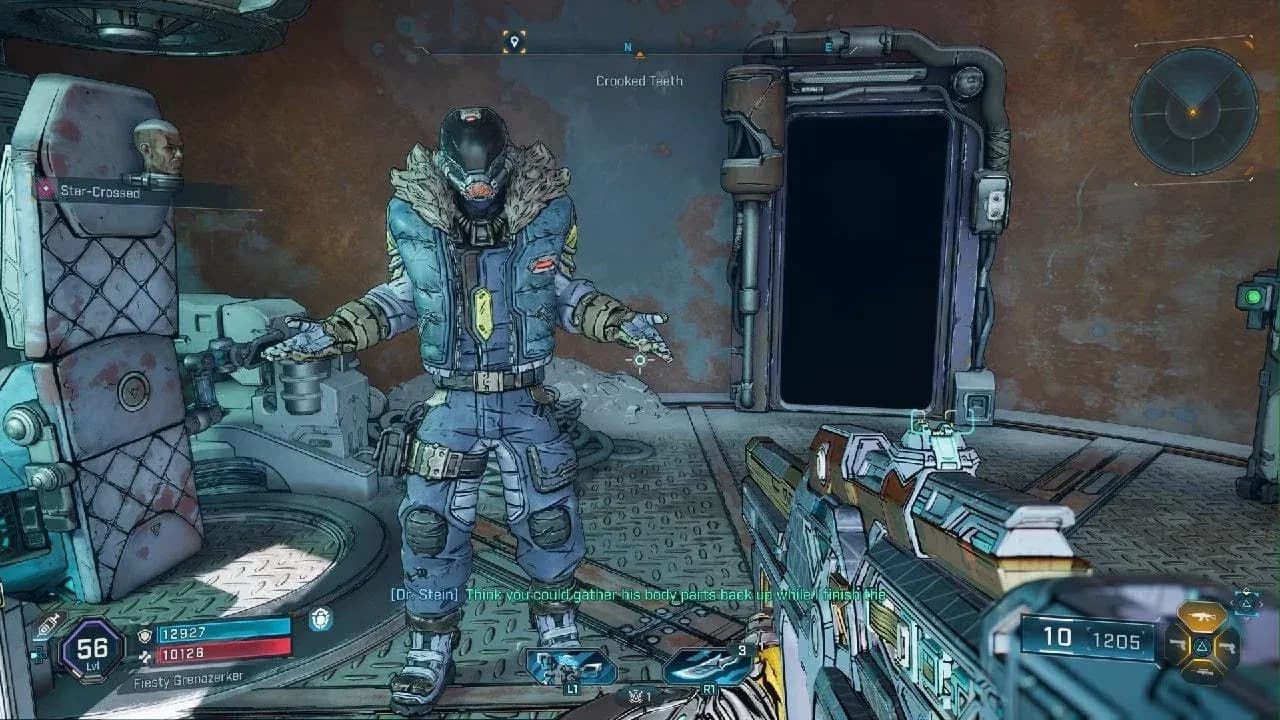Open the circular minimap radar

pyautogui.click(x=1193, y=109)
